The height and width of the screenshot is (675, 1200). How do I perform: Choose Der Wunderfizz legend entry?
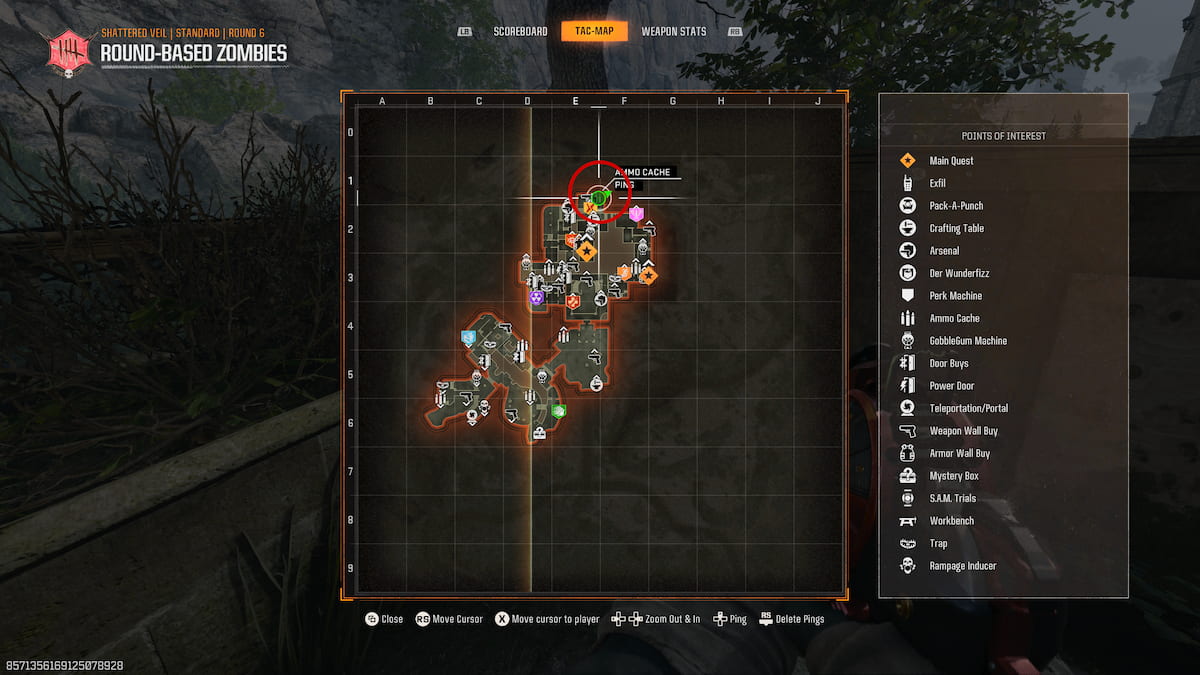point(959,273)
